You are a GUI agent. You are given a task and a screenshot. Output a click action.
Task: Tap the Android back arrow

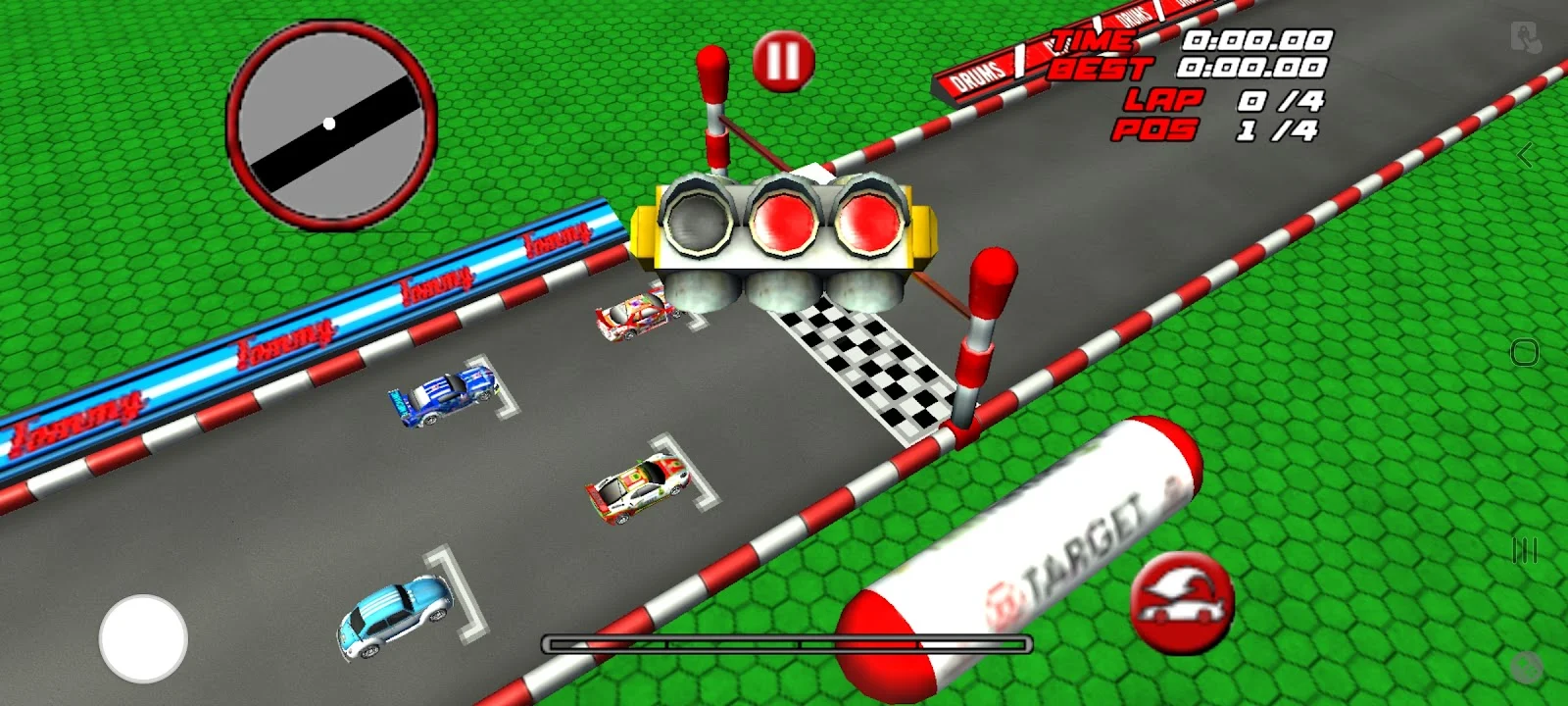tap(1525, 155)
